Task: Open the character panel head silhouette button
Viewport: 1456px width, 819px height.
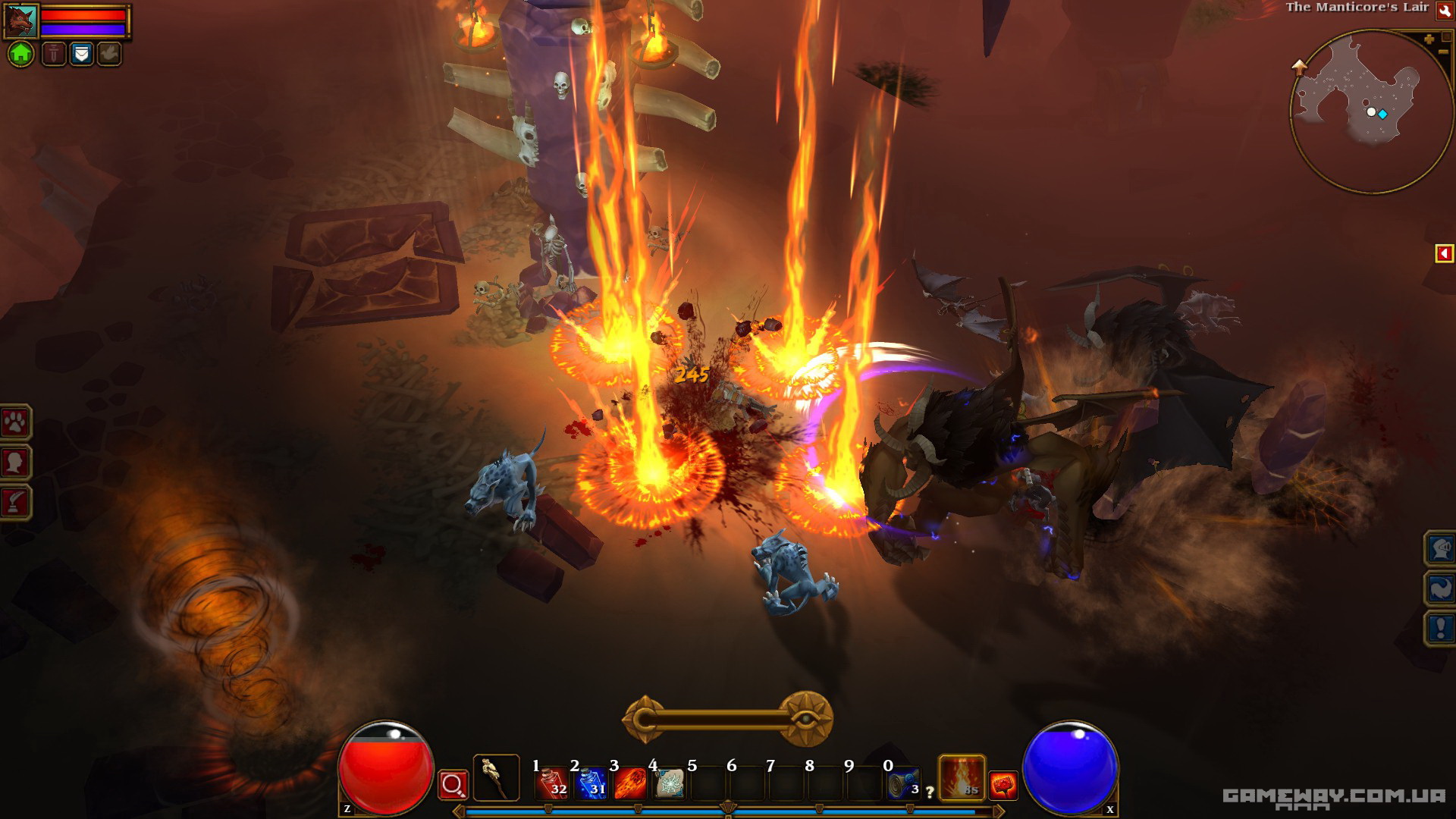Action: pyautogui.click(x=16, y=462)
